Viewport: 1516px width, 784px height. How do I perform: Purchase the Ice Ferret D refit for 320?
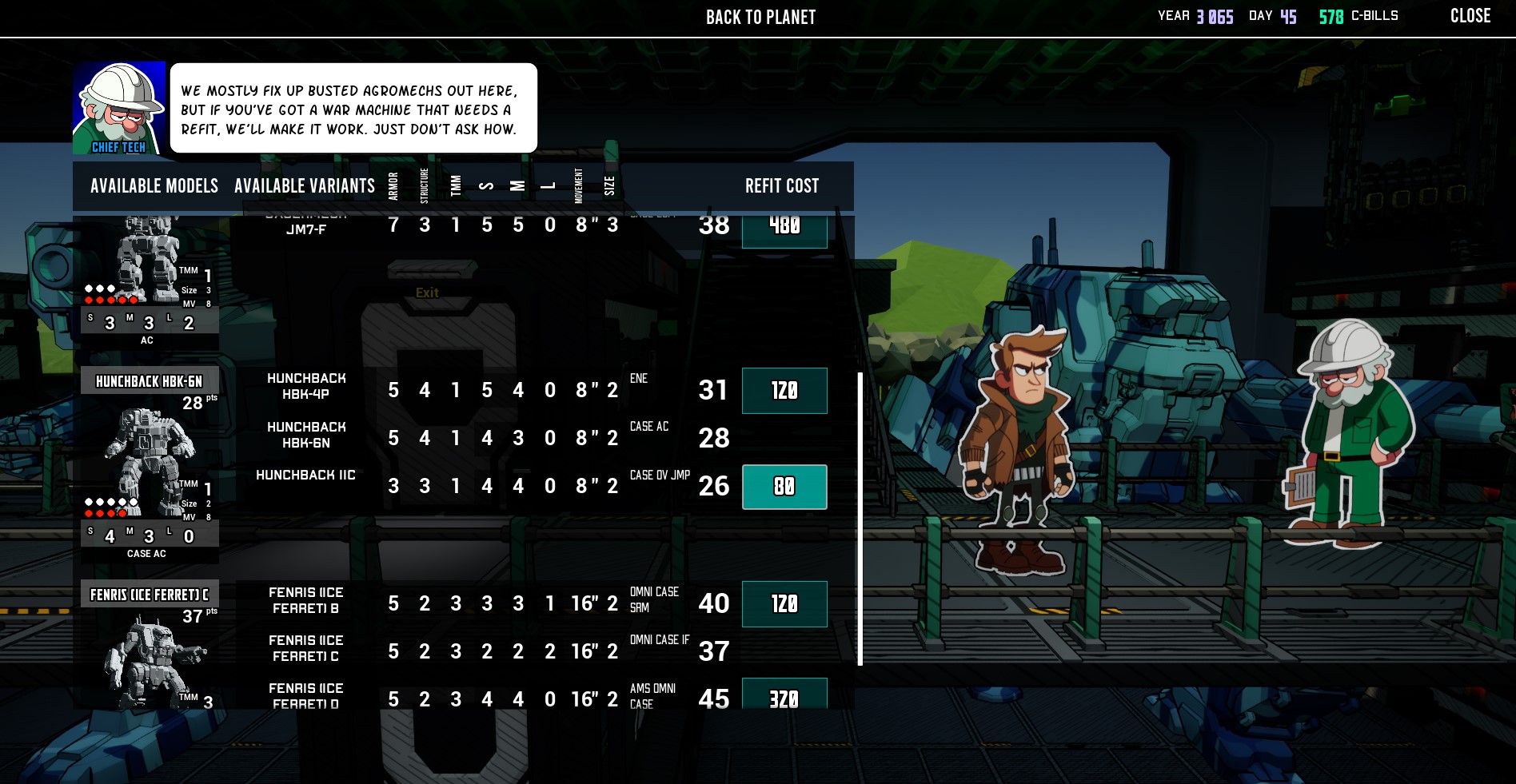[x=784, y=696]
